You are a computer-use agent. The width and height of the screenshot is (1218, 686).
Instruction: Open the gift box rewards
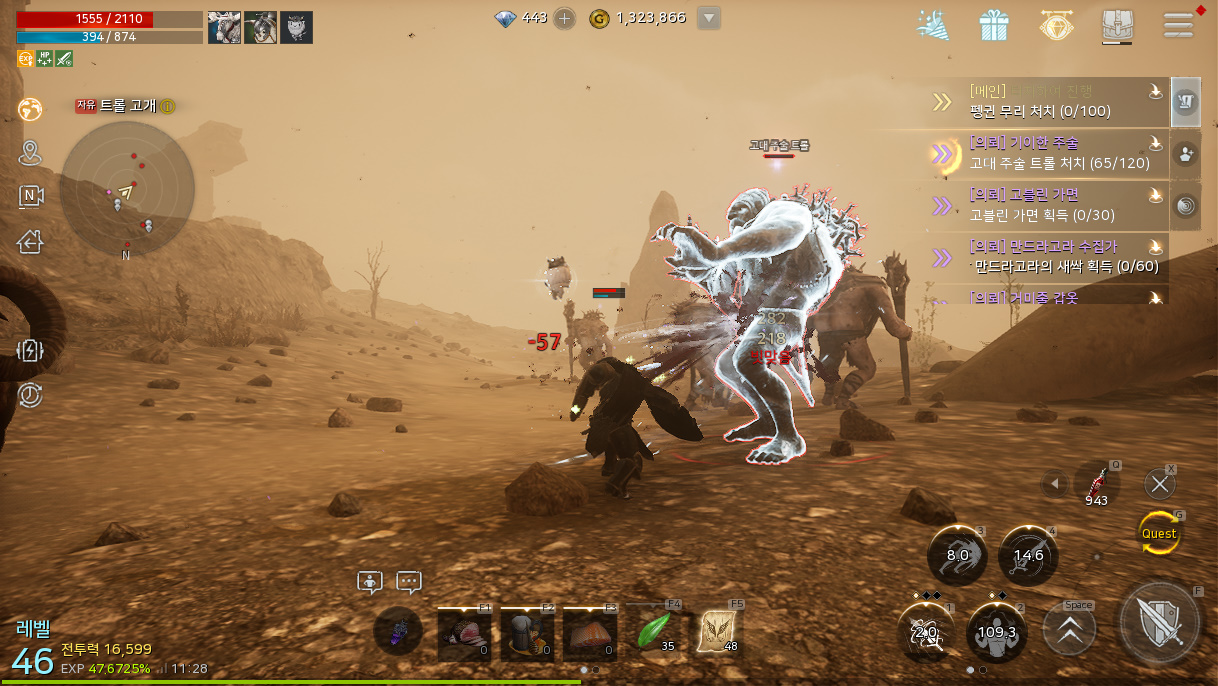point(994,25)
